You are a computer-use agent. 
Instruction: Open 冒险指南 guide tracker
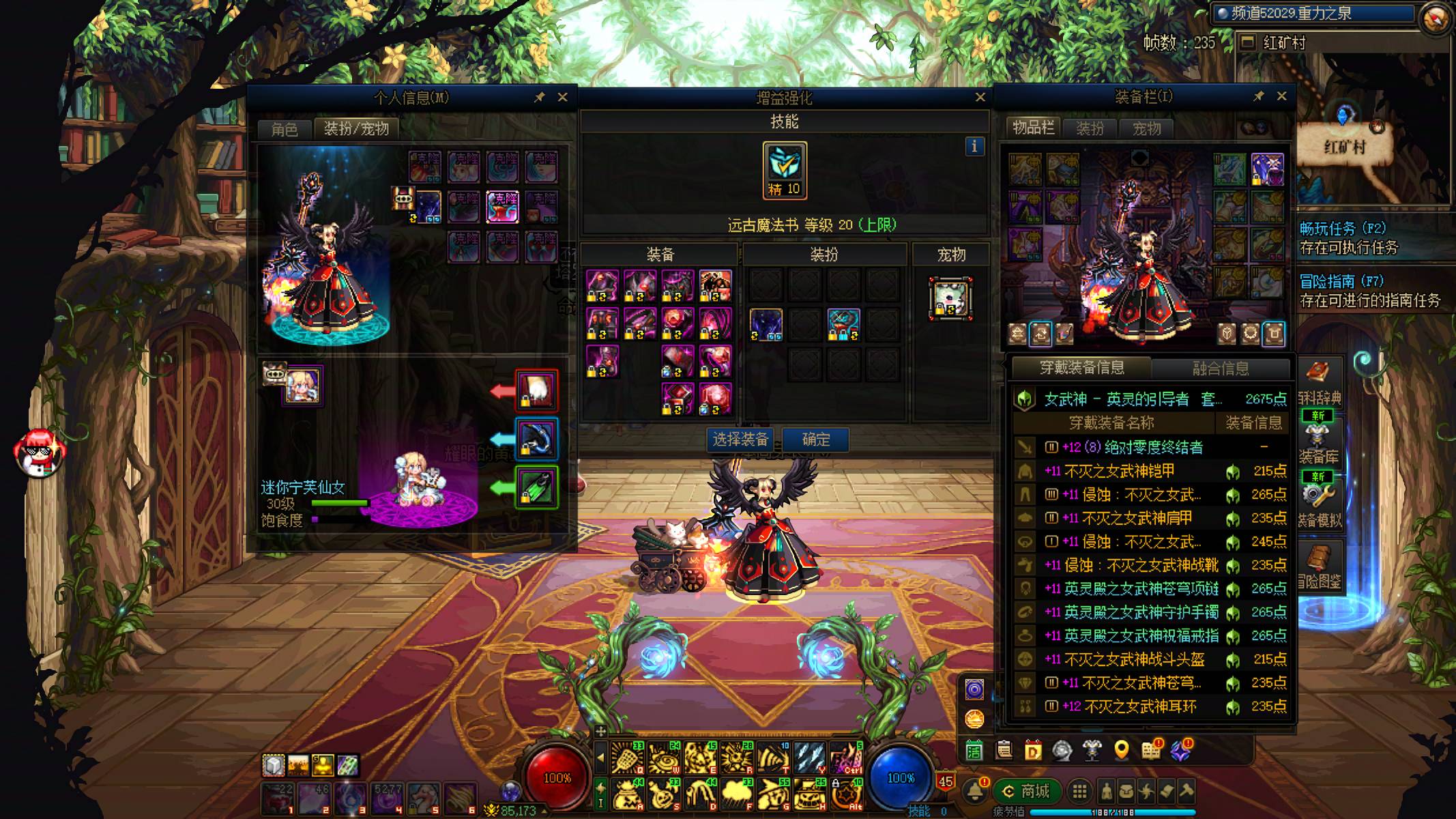click(x=1341, y=281)
